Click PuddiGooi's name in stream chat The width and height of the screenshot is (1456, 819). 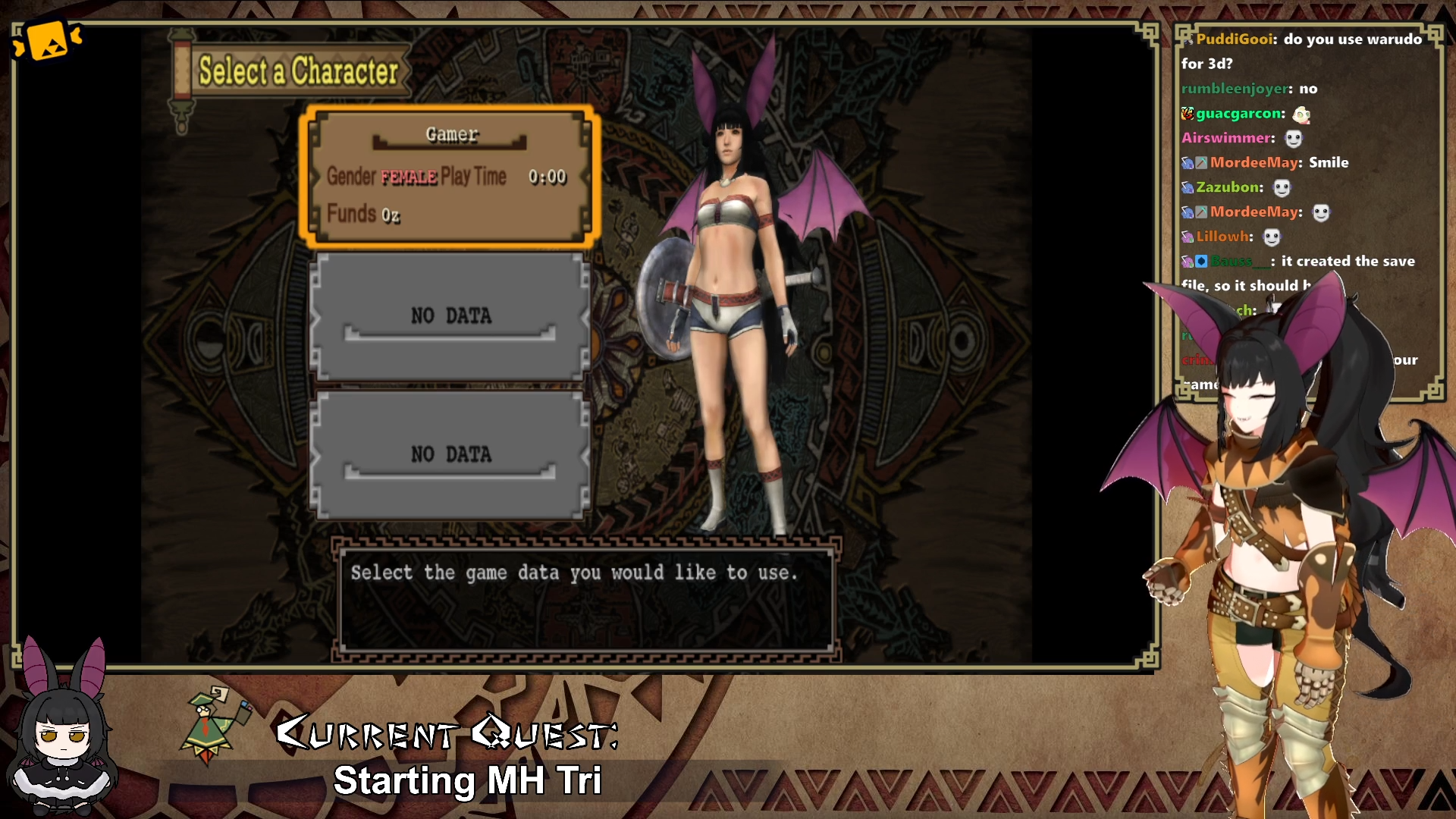(x=1236, y=39)
